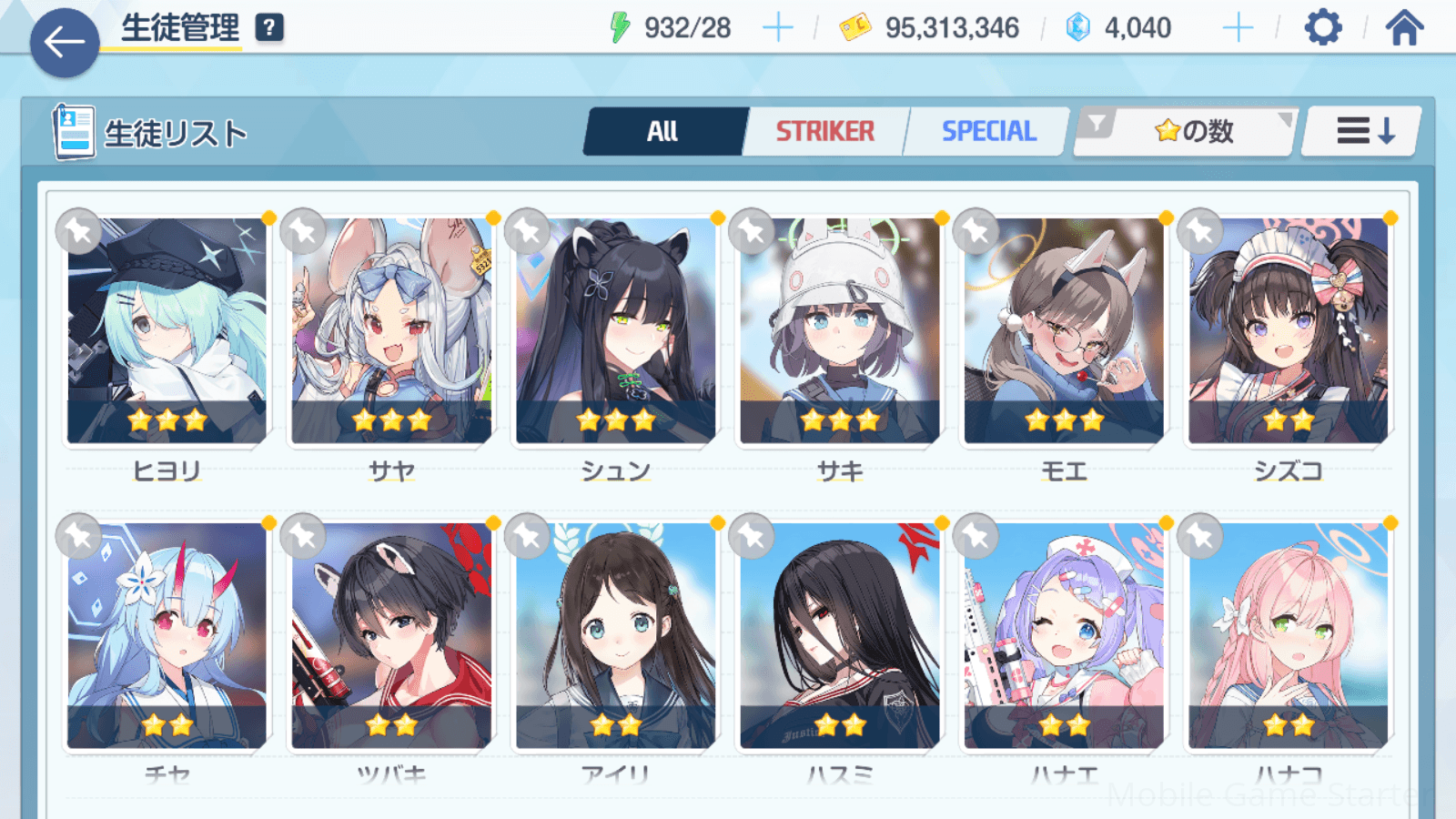Select the All students tab
The height and width of the screenshot is (819, 1456).
[x=663, y=132]
